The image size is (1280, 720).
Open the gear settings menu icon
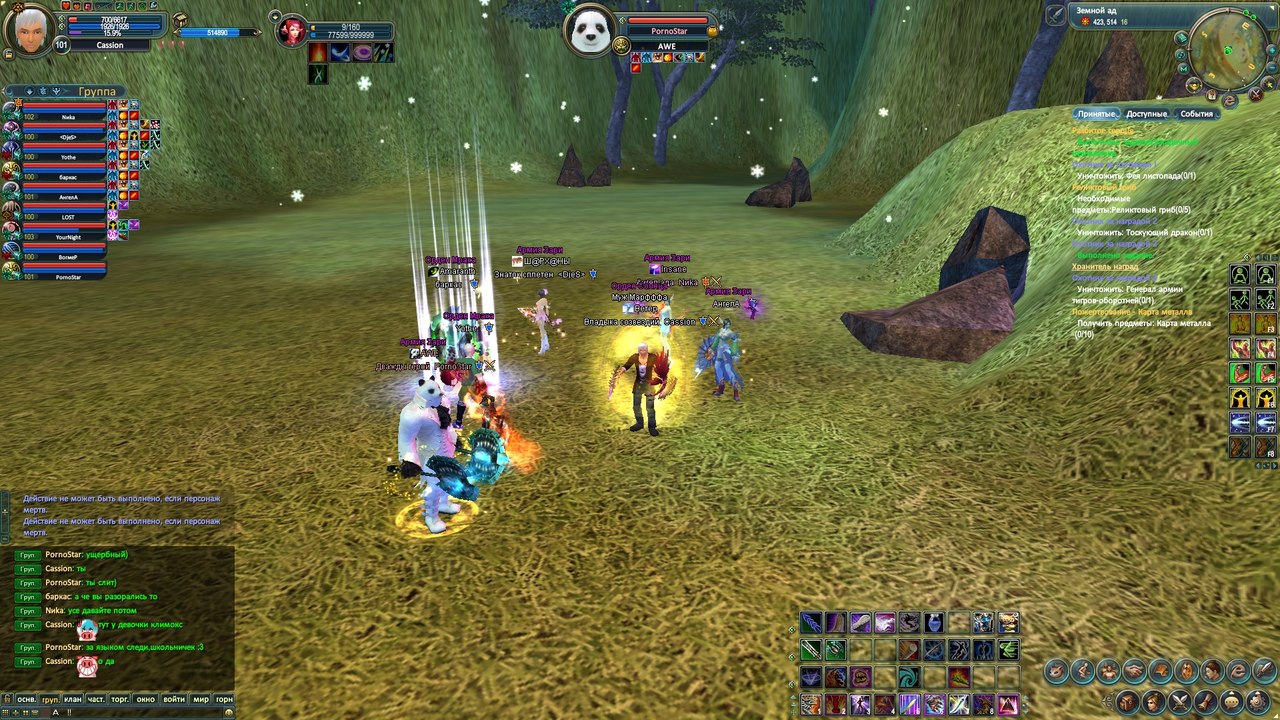1258,701
